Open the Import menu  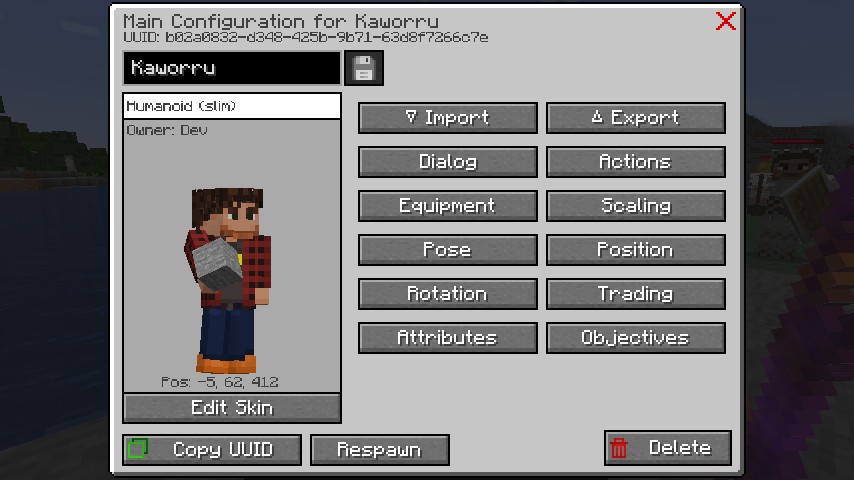point(447,118)
